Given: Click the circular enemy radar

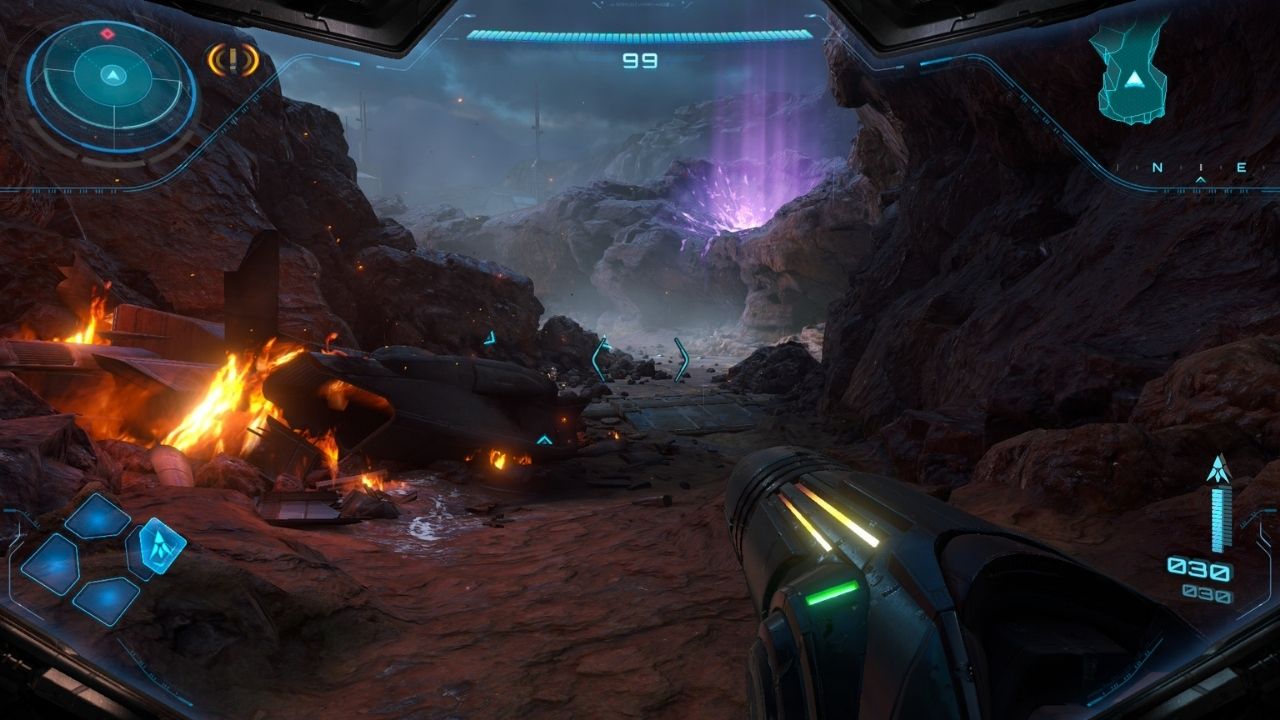Looking at the screenshot, I should tap(112, 77).
